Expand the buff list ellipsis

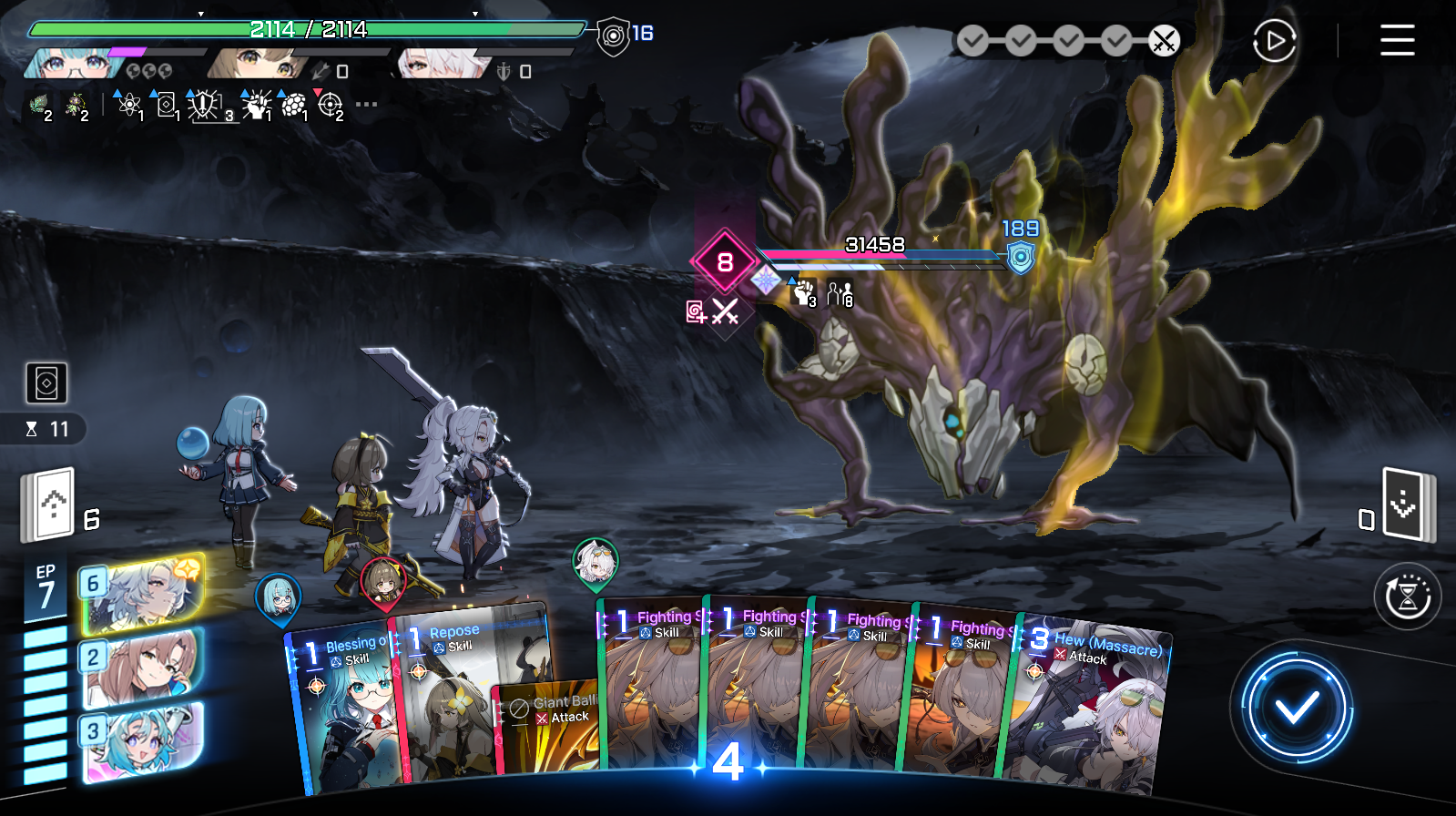click(x=366, y=105)
